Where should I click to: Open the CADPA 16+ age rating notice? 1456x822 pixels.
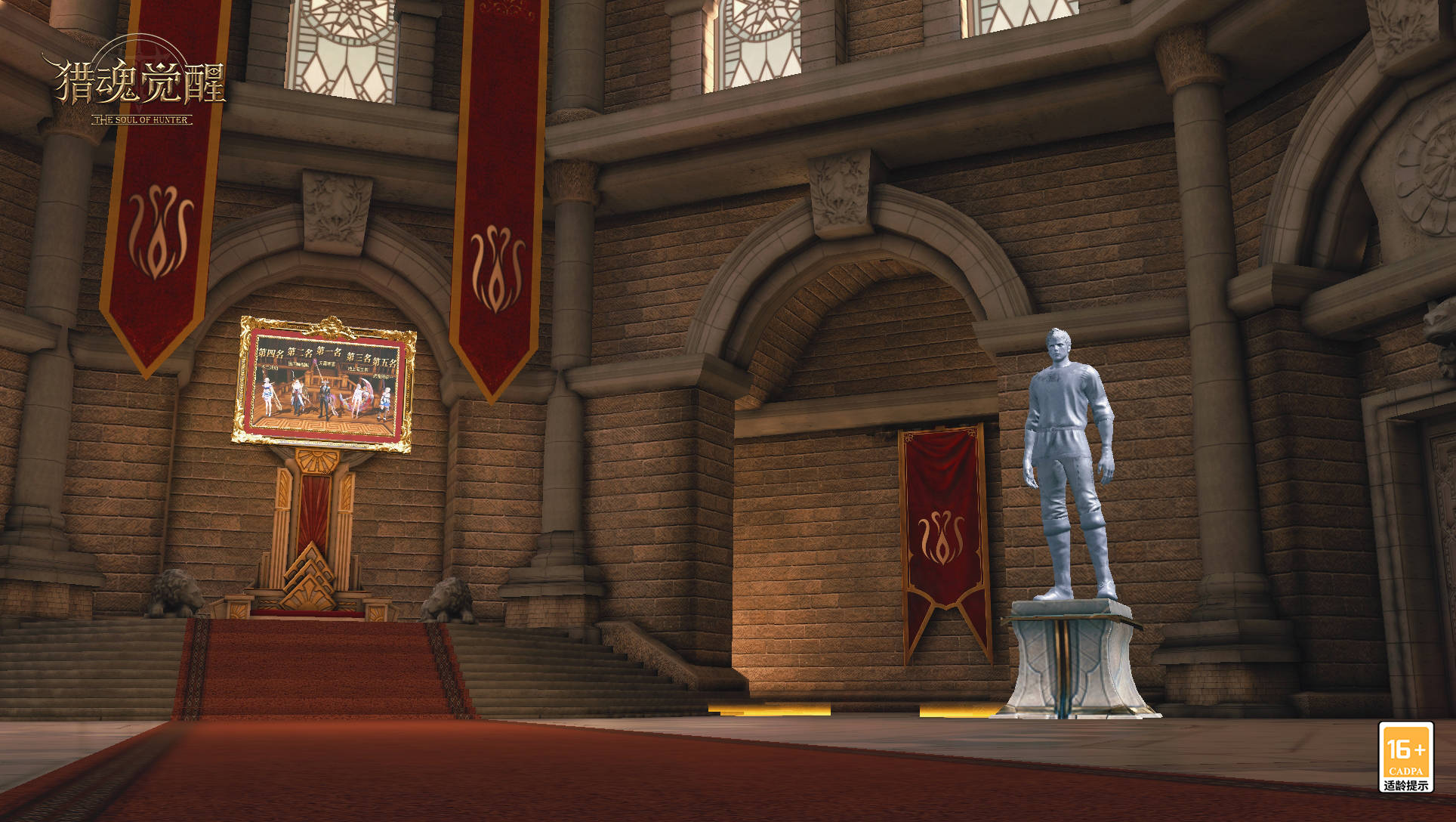coord(1405,756)
